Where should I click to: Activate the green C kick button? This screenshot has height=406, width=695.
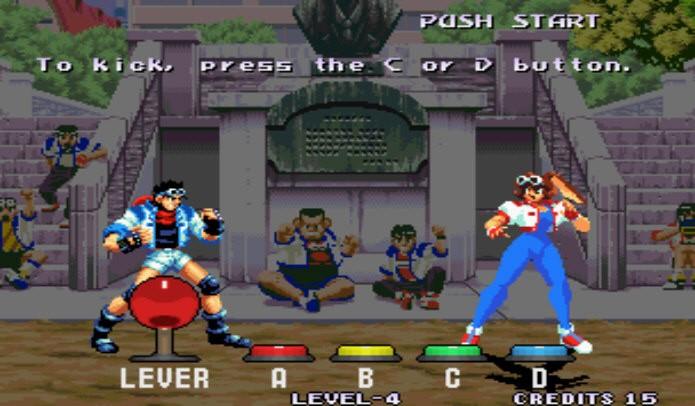452,352
